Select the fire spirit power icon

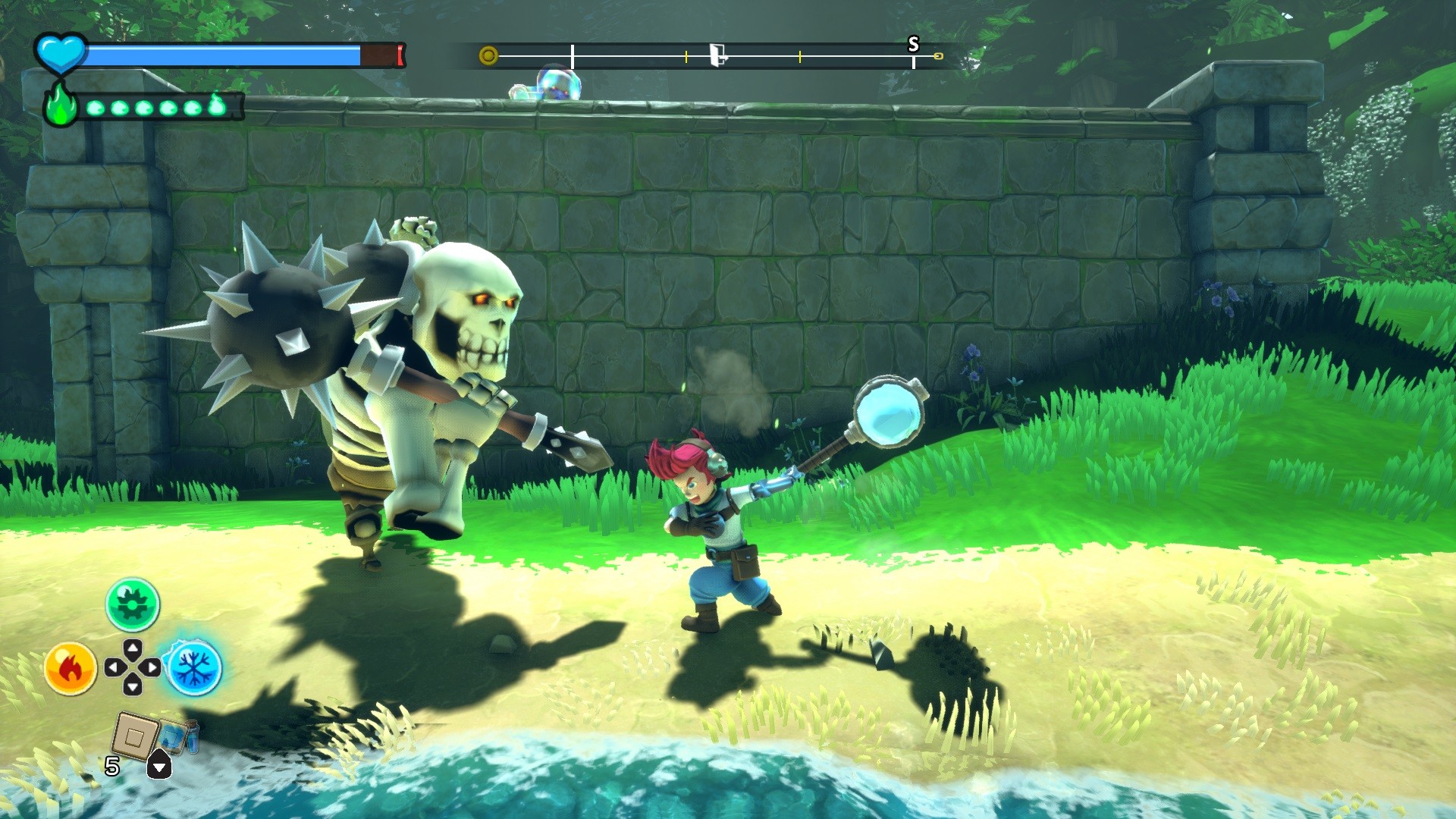(71, 668)
